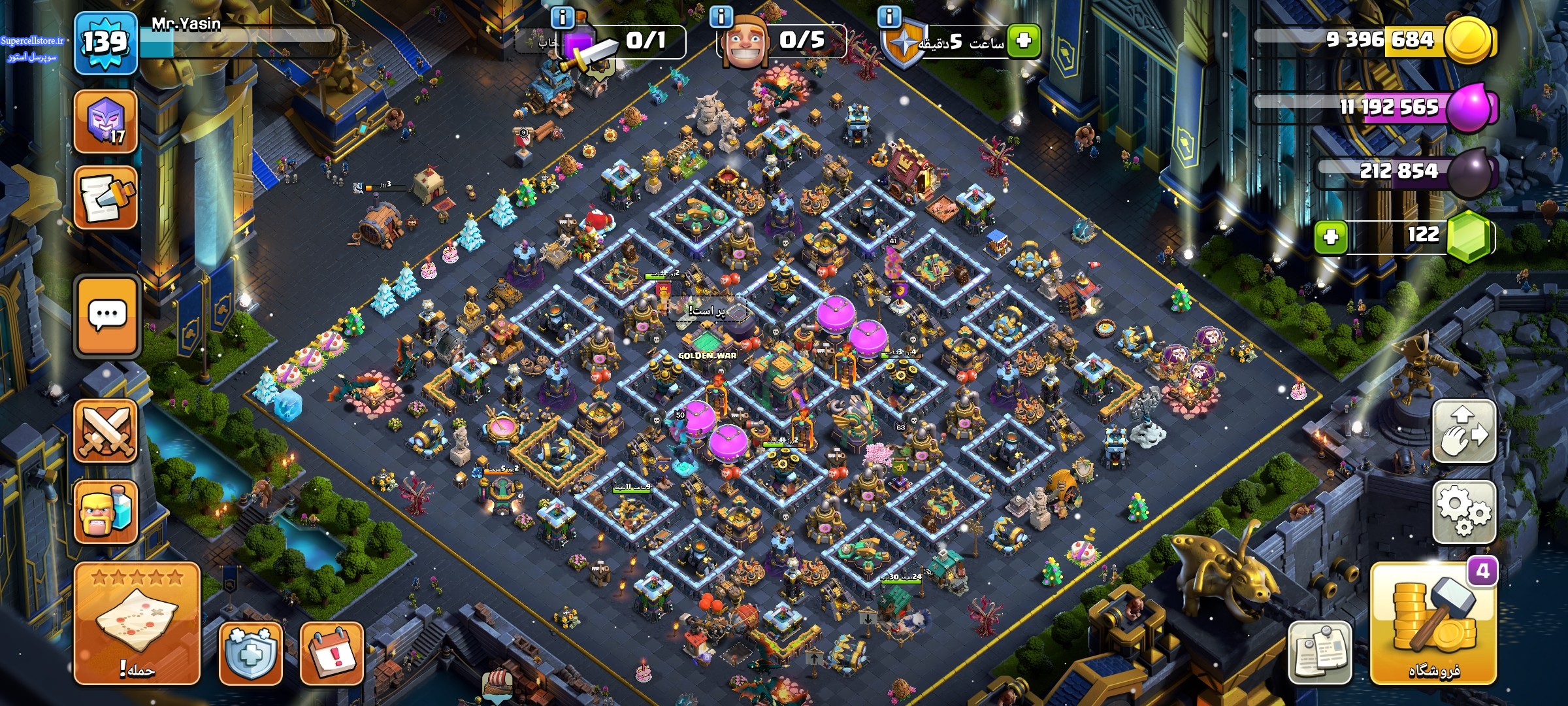
Task: Open the shield with plus icon
Action: 250,652
